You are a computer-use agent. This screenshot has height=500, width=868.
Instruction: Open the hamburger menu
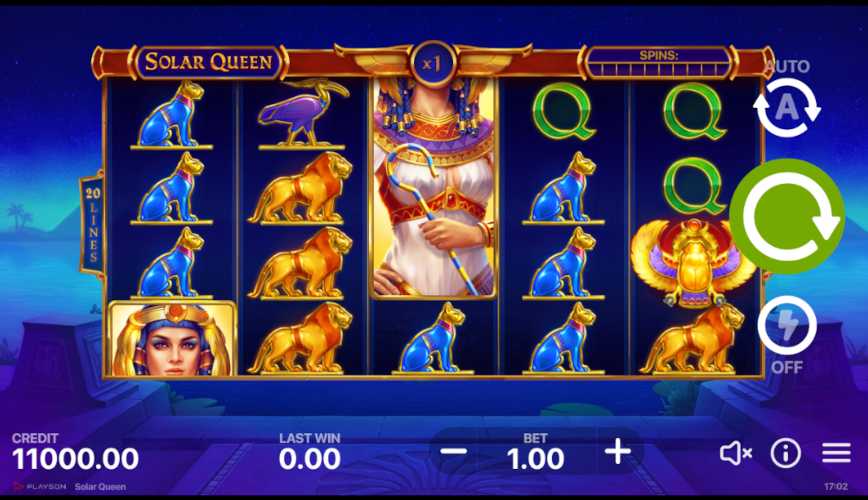[836, 453]
